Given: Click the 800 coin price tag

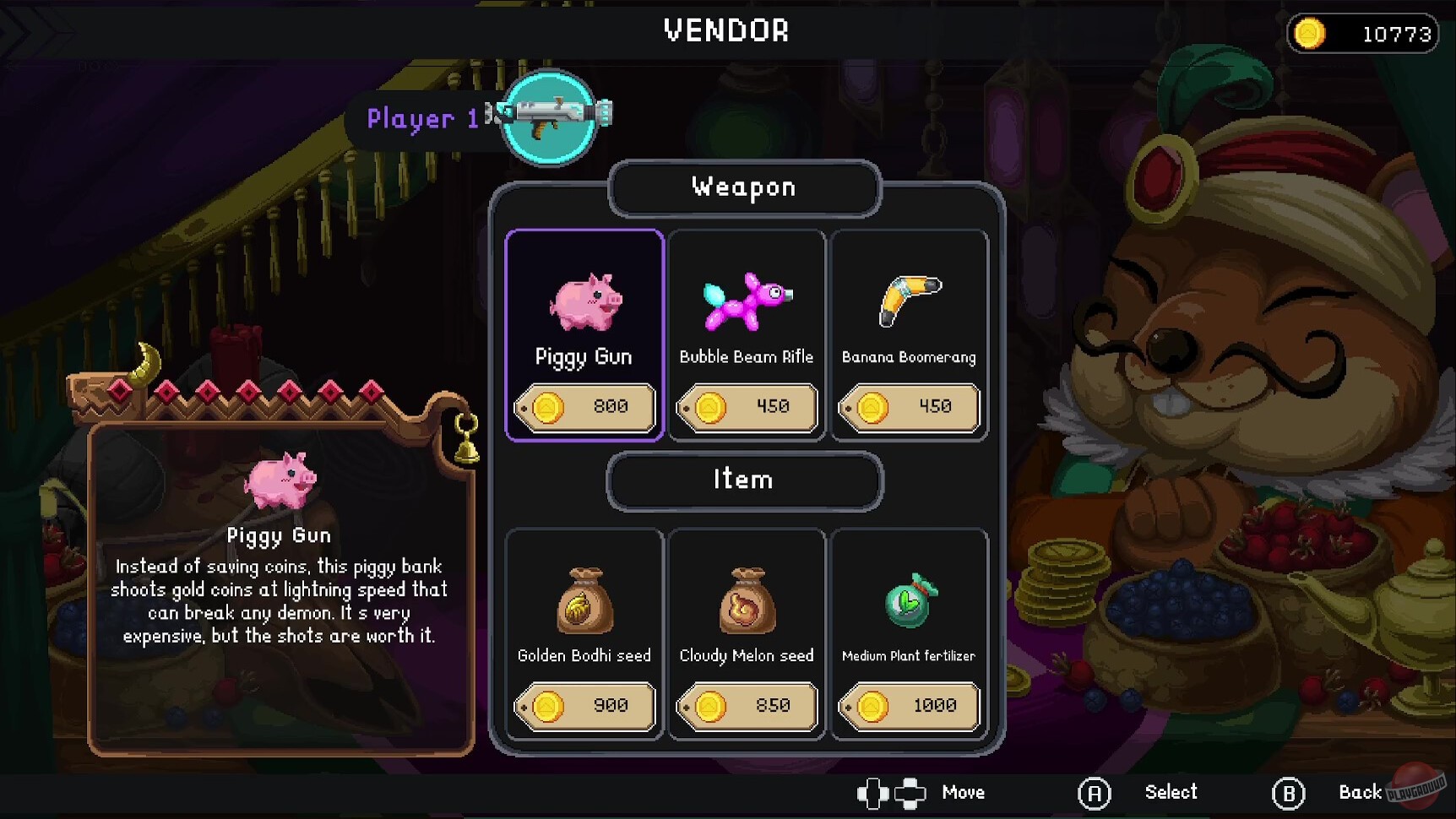Looking at the screenshot, I should pos(584,407).
